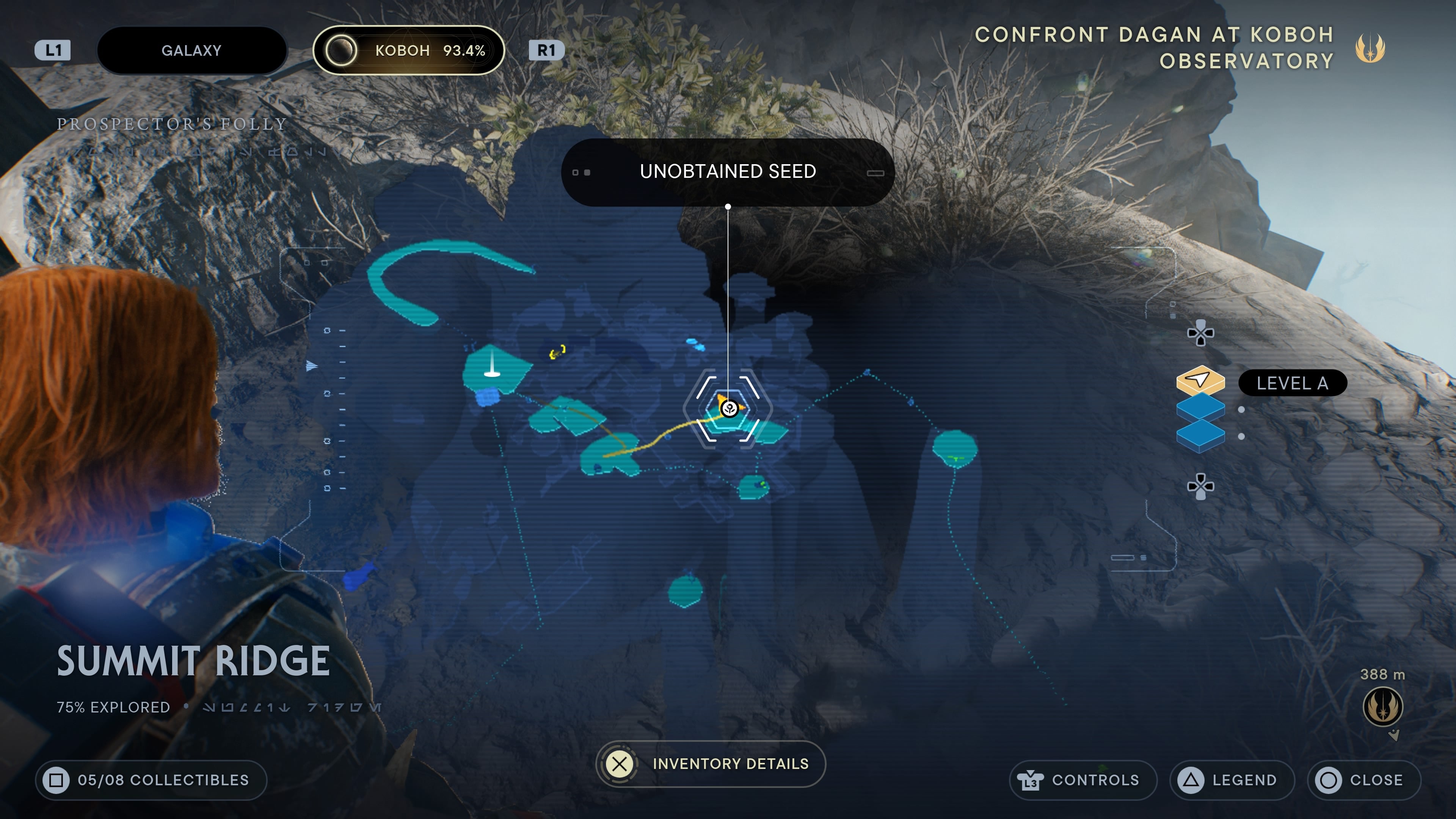Click the 388 m objective distance emblem

[1382, 706]
